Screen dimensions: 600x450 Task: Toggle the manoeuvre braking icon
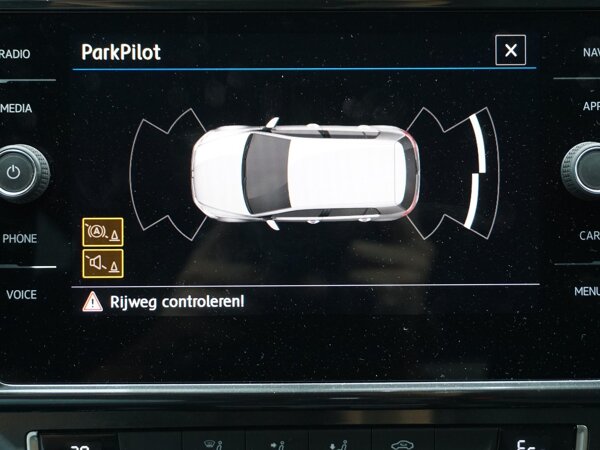(103, 232)
